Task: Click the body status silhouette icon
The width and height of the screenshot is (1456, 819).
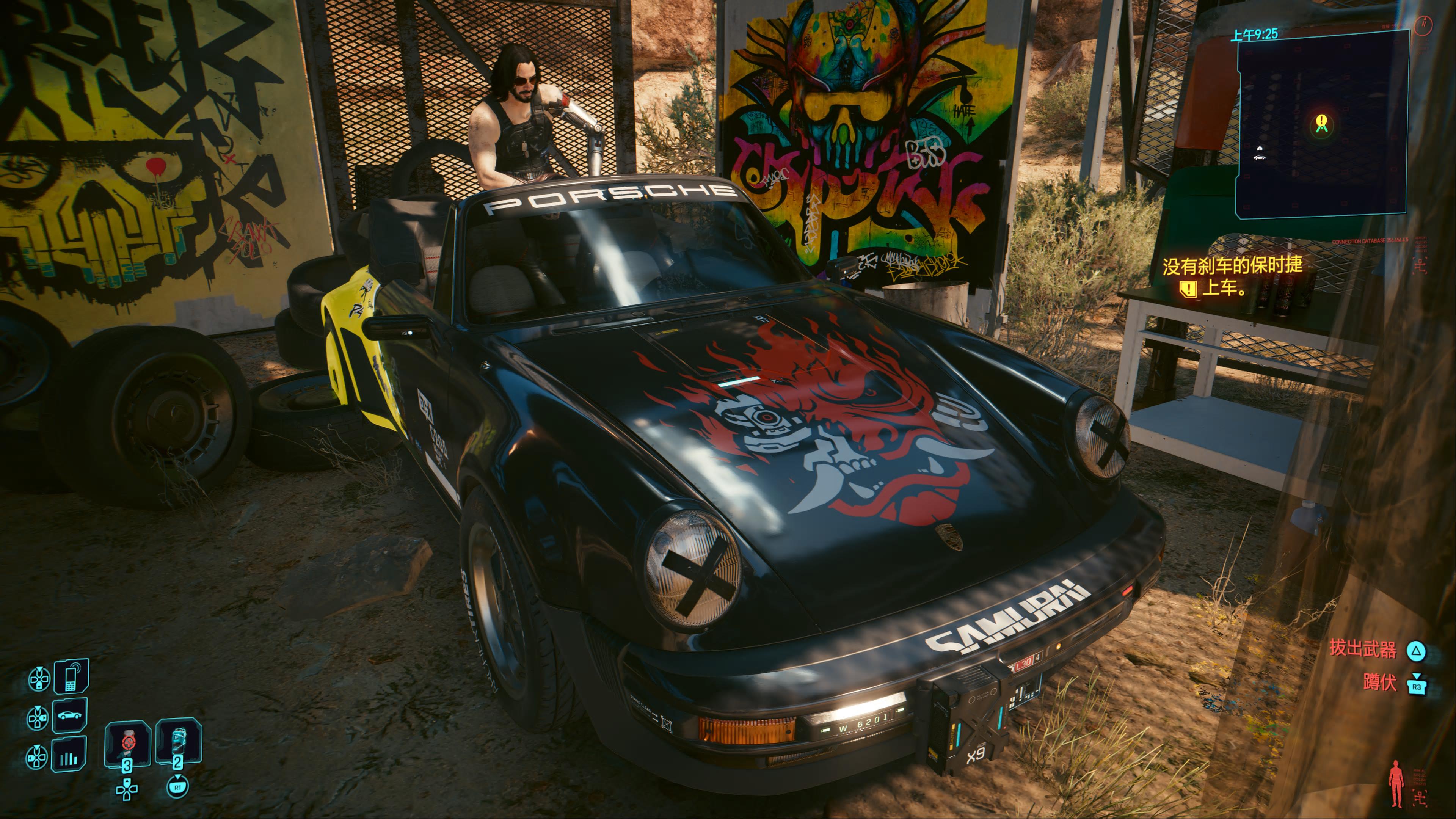Action: (x=1397, y=784)
